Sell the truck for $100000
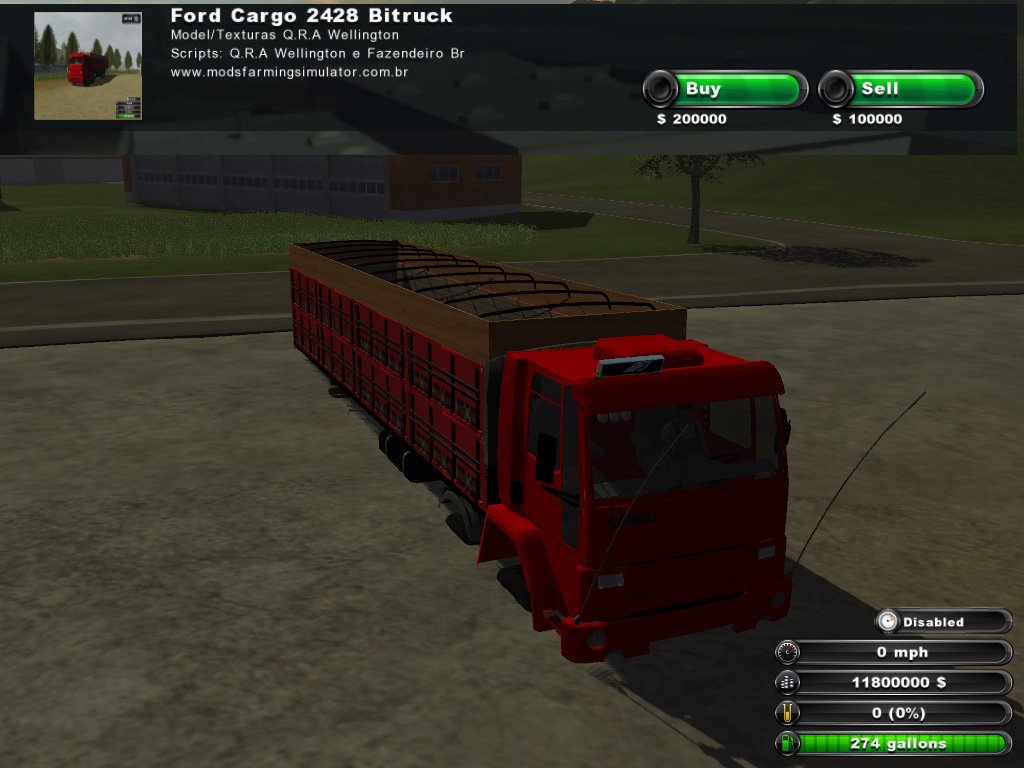 (901, 90)
